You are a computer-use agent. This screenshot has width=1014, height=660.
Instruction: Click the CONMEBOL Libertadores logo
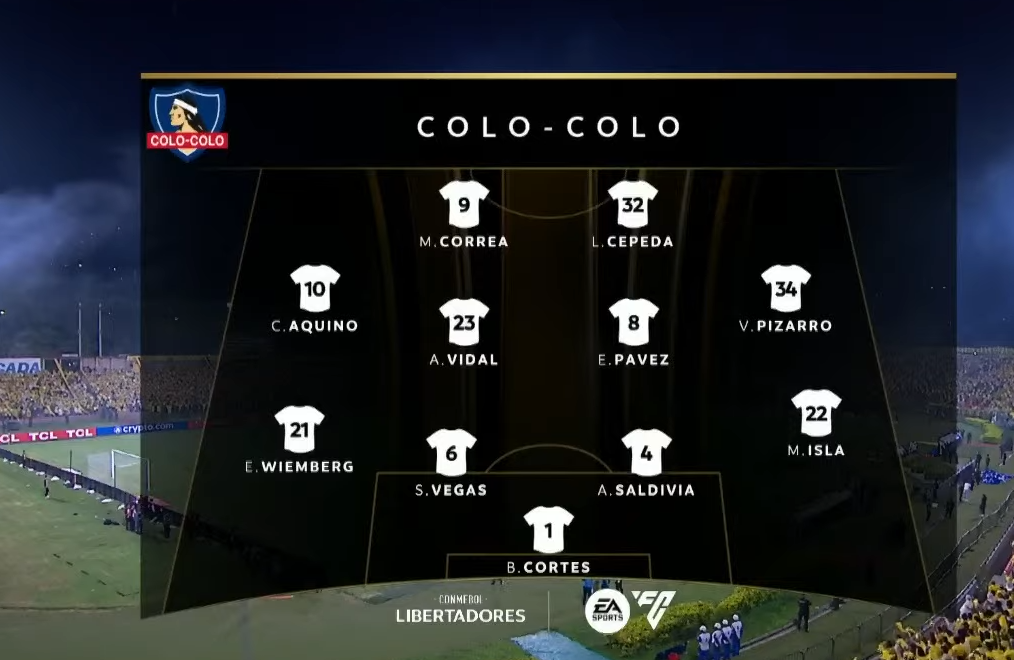coord(460,609)
